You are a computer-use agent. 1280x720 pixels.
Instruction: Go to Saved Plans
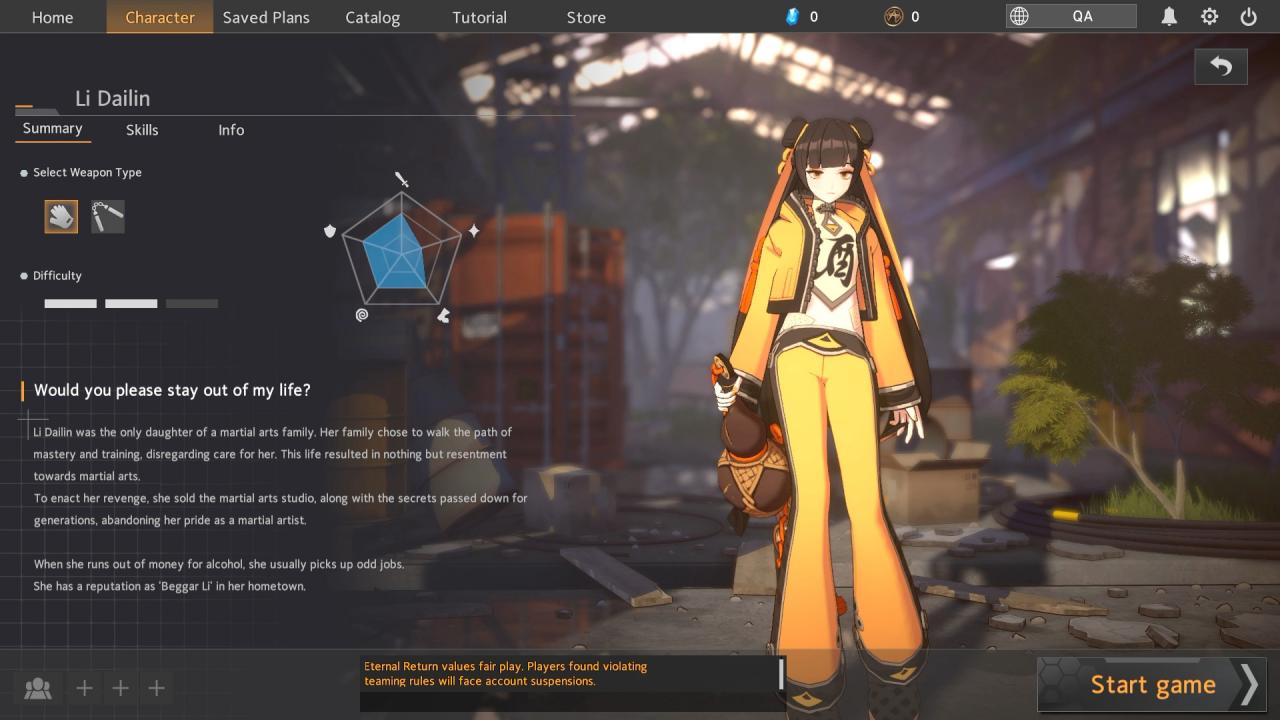tap(266, 17)
